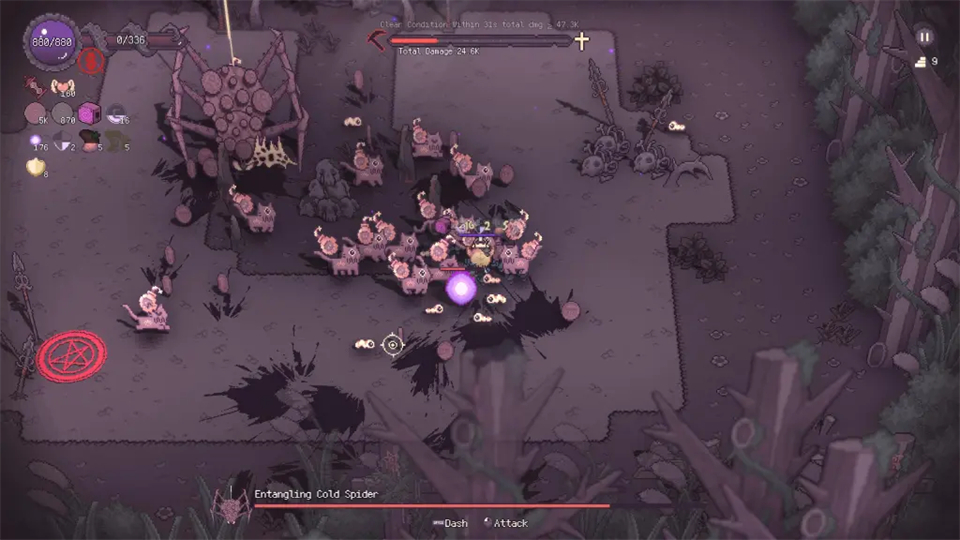The width and height of the screenshot is (960, 540).
Task: Select the purple cube item icon
Action: point(91,114)
